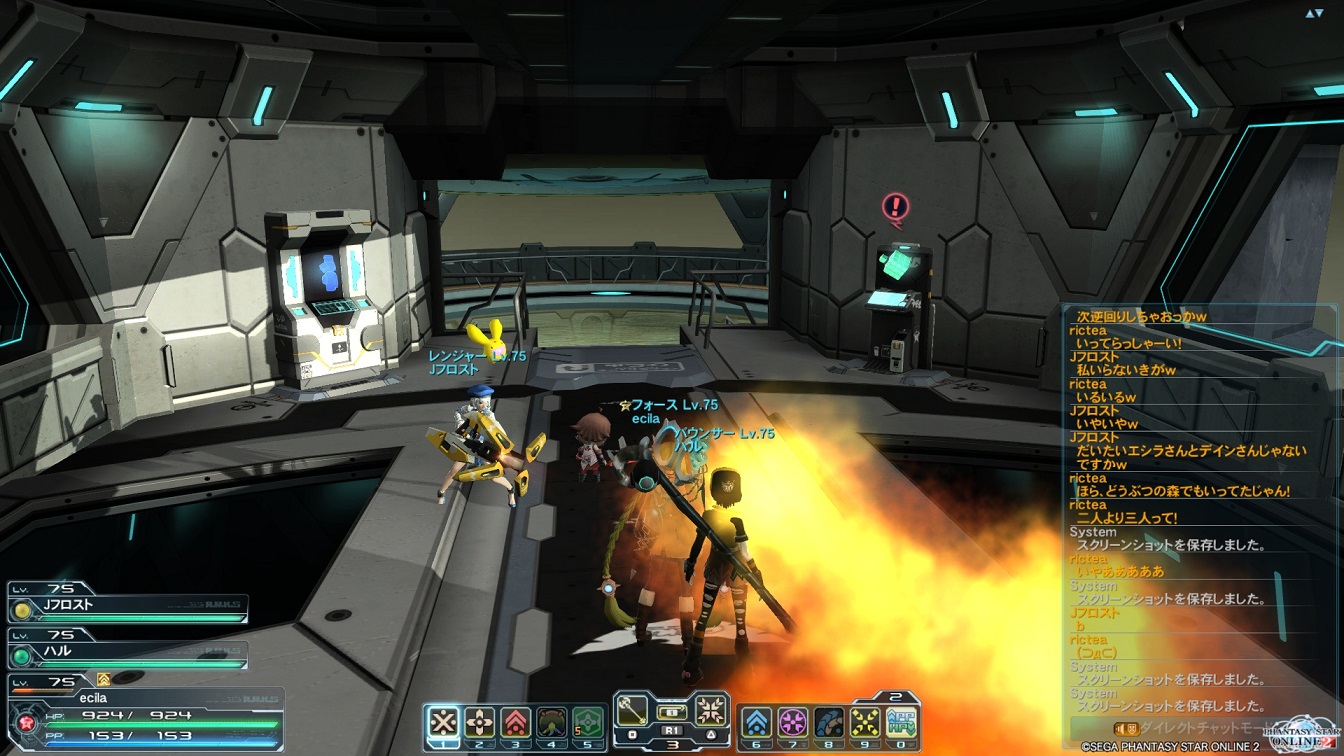Use the red chevron skill in slot 3
The image size is (1344, 756).
516,722
